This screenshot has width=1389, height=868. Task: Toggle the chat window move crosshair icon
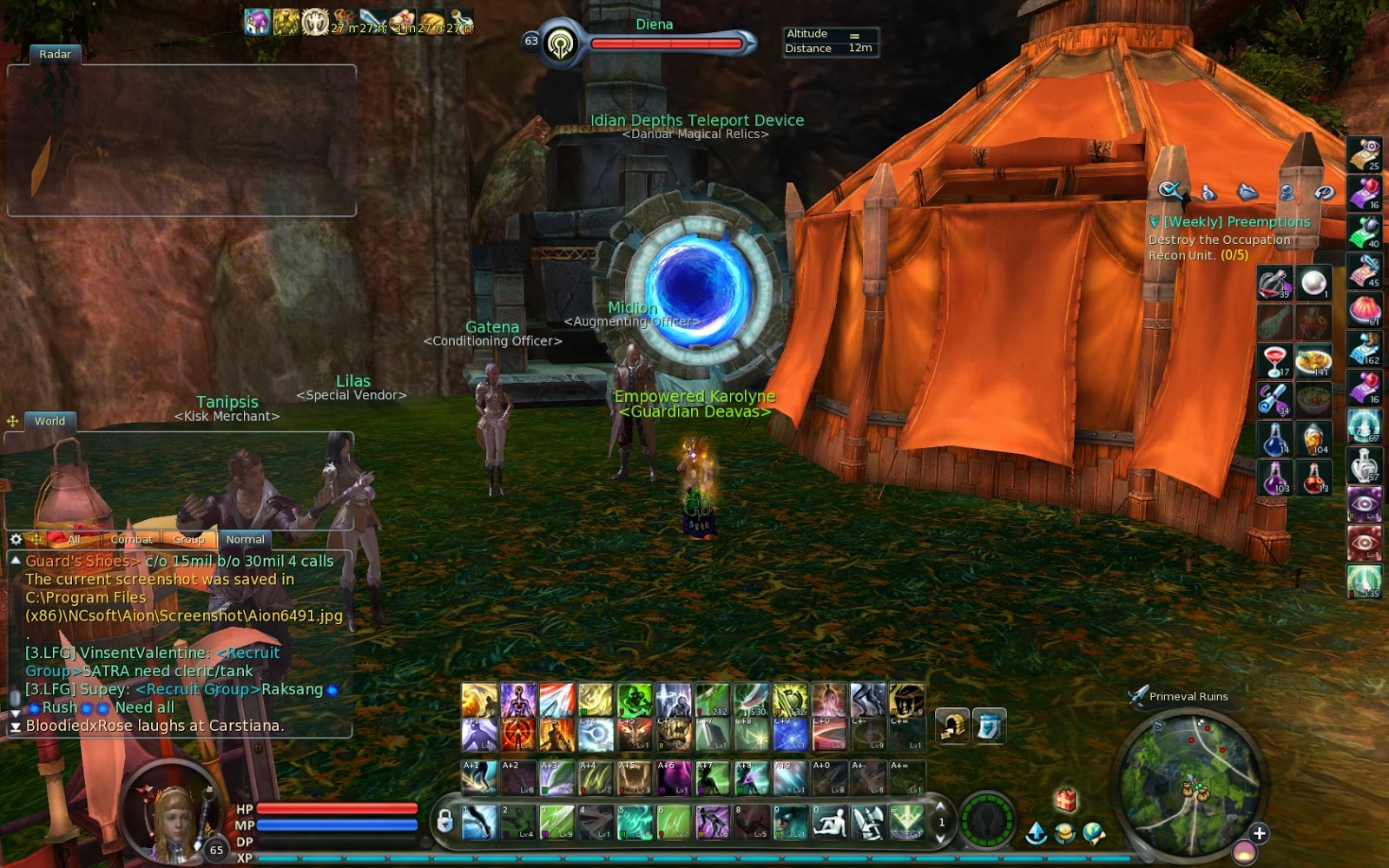pyautogui.click(x=36, y=539)
